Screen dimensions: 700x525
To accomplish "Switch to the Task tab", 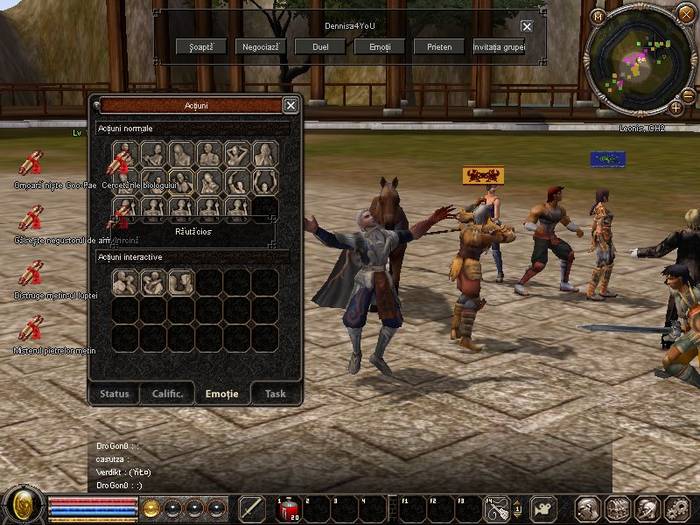I will pyautogui.click(x=275, y=393).
